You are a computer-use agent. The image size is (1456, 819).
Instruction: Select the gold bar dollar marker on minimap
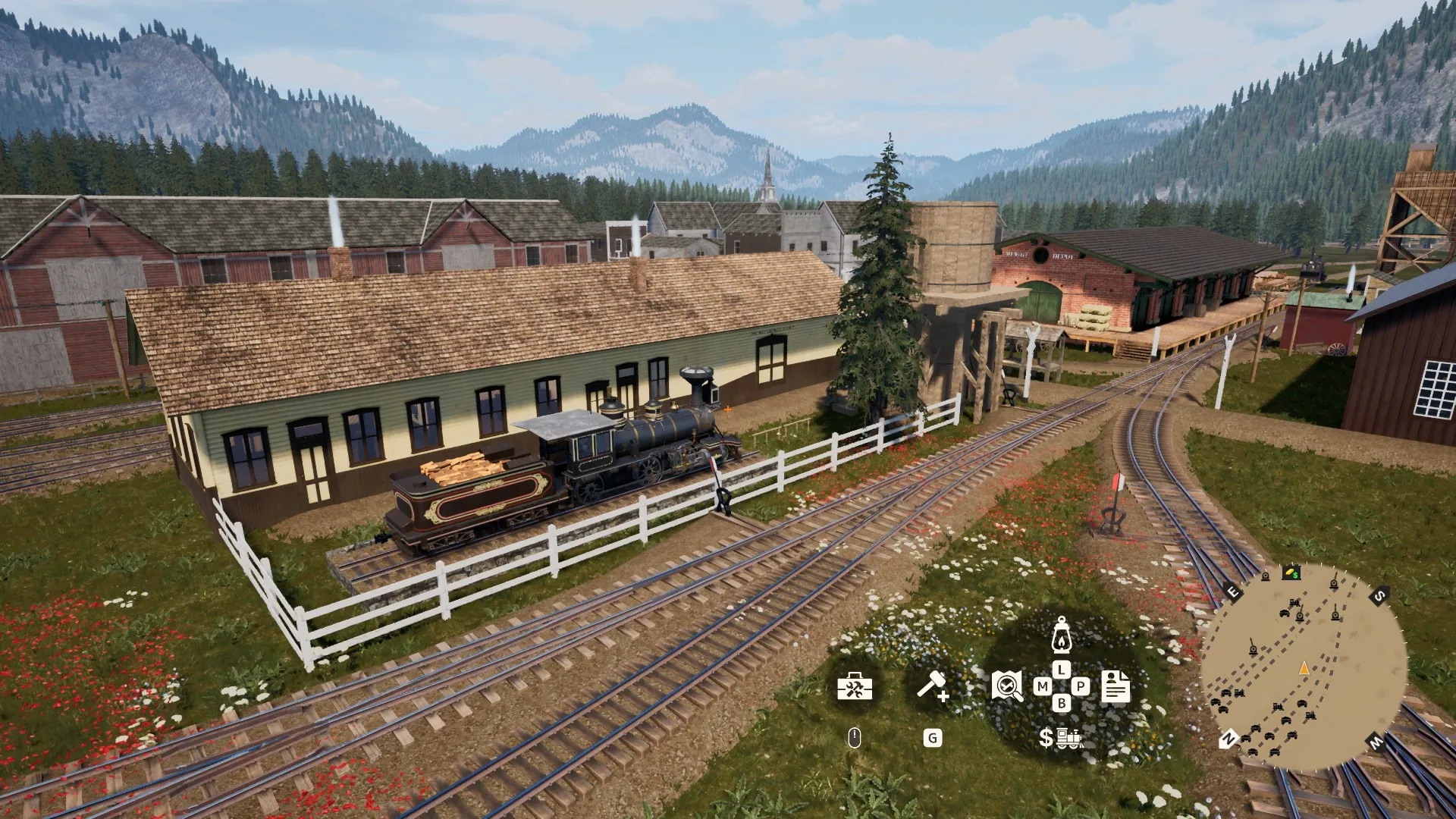click(1291, 573)
